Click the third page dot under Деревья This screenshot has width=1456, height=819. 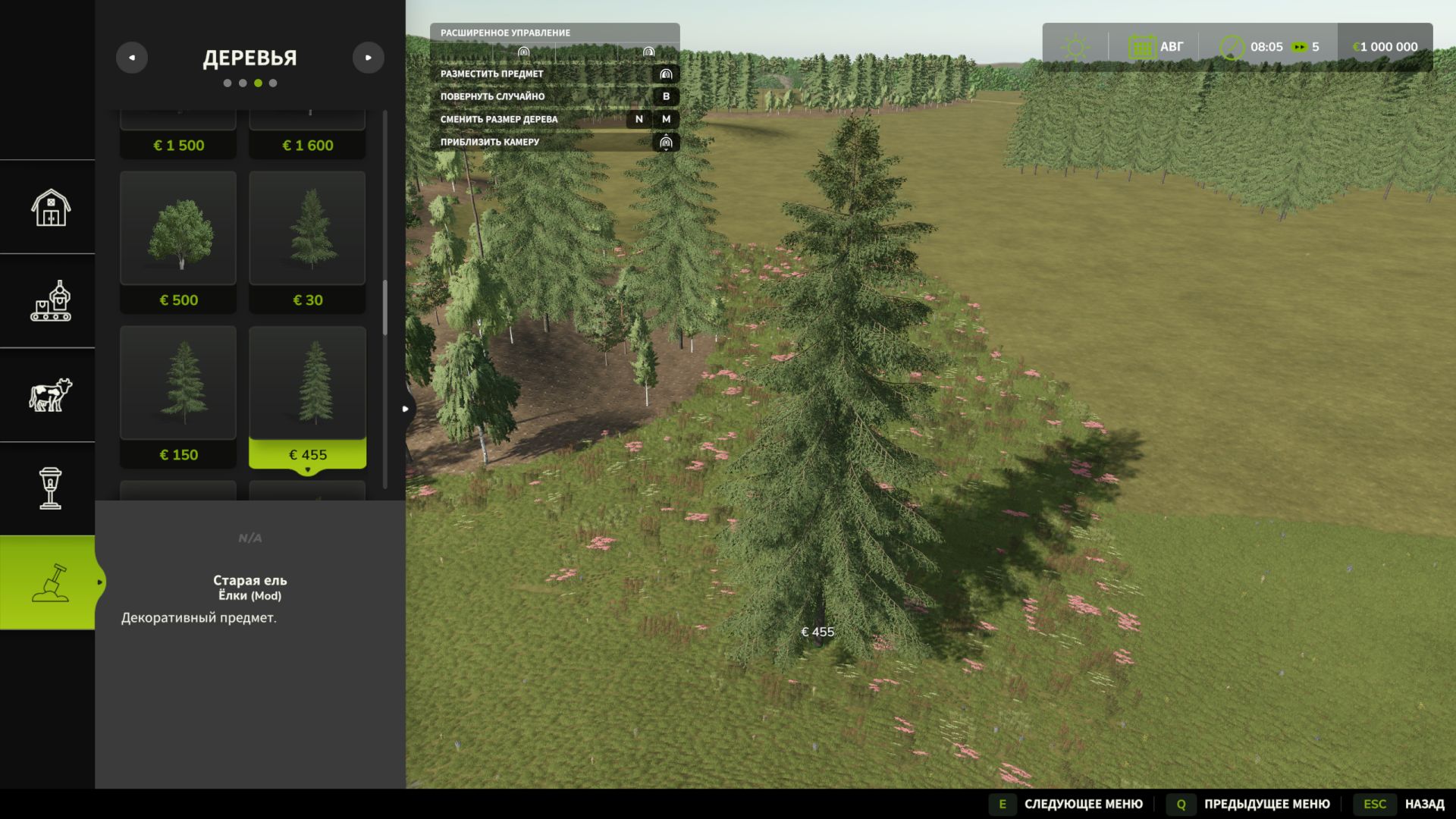[x=258, y=83]
